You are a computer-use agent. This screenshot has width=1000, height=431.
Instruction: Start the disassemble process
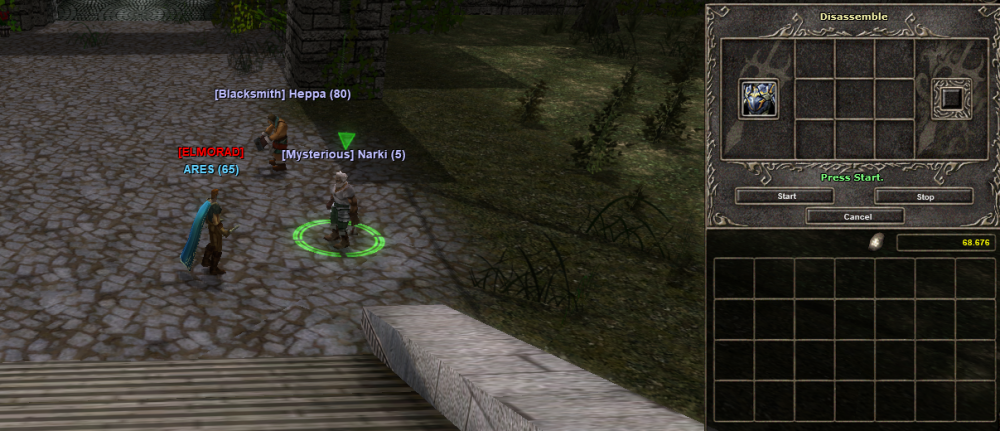point(786,197)
